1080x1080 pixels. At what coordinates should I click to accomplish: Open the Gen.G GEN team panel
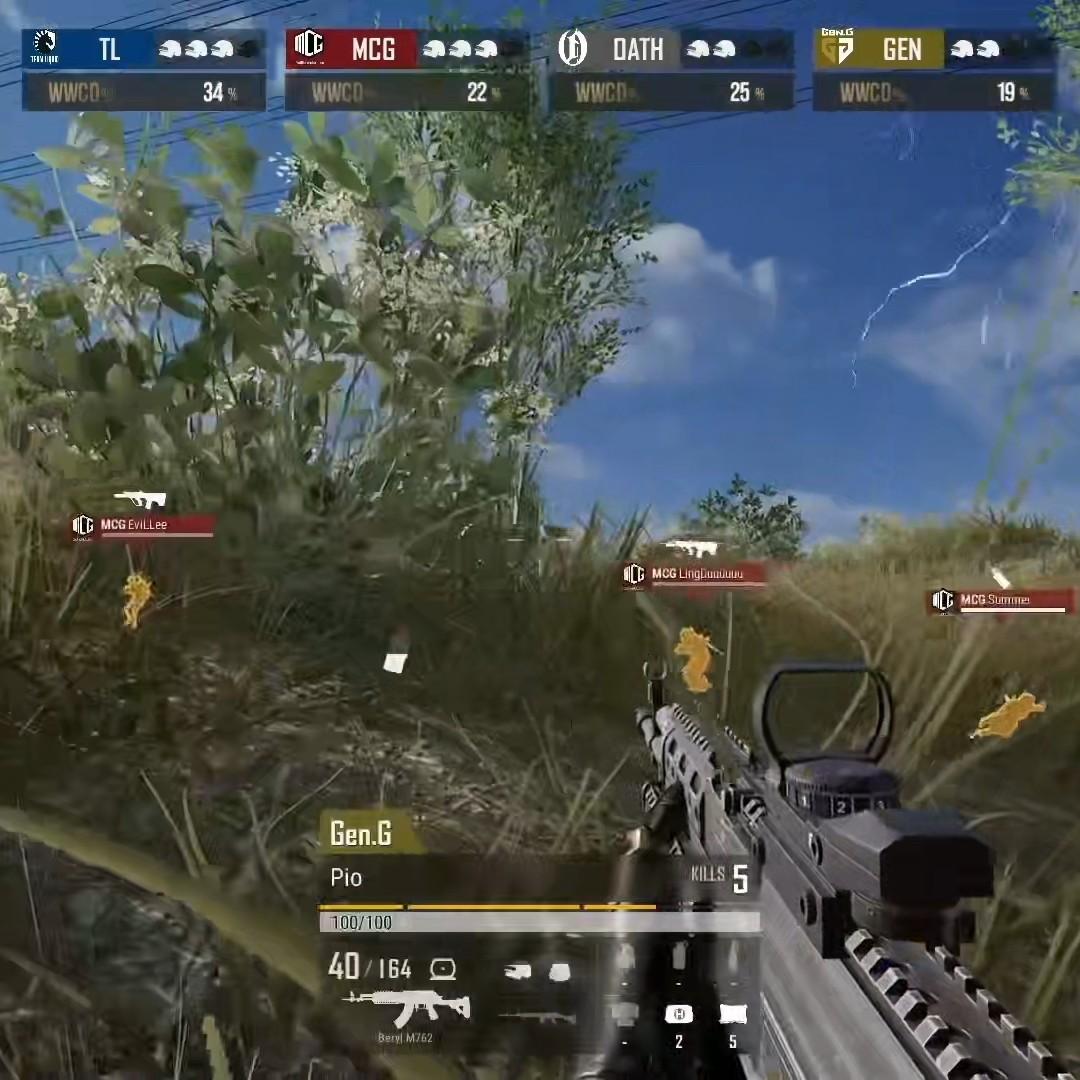[x=934, y=49]
